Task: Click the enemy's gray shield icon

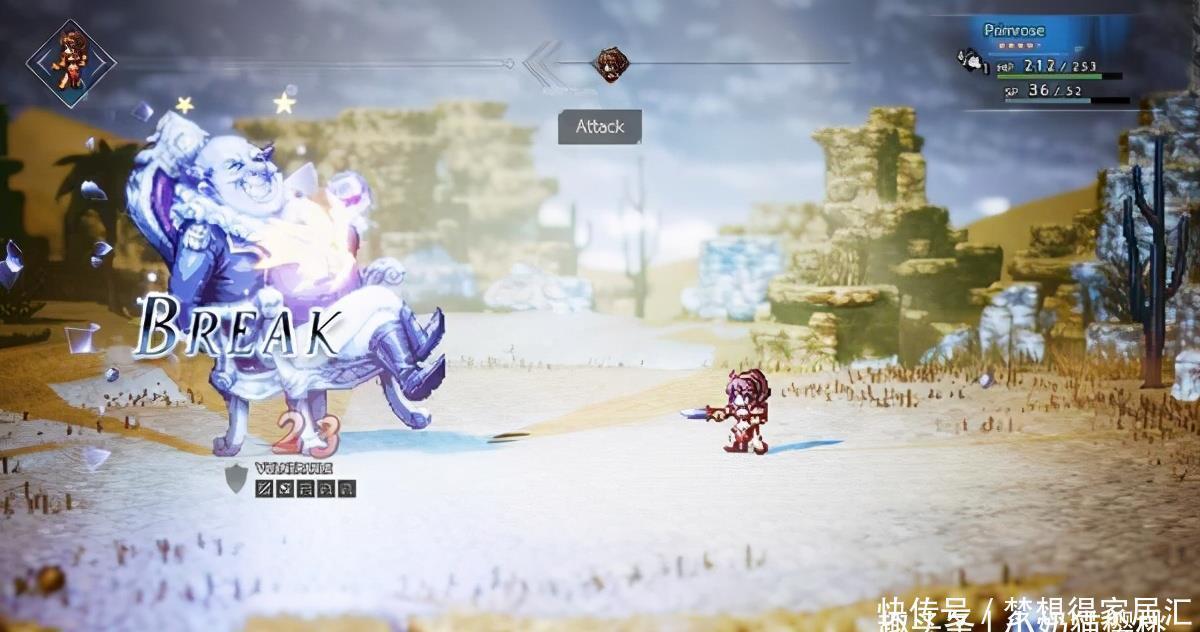Action: 236,480
